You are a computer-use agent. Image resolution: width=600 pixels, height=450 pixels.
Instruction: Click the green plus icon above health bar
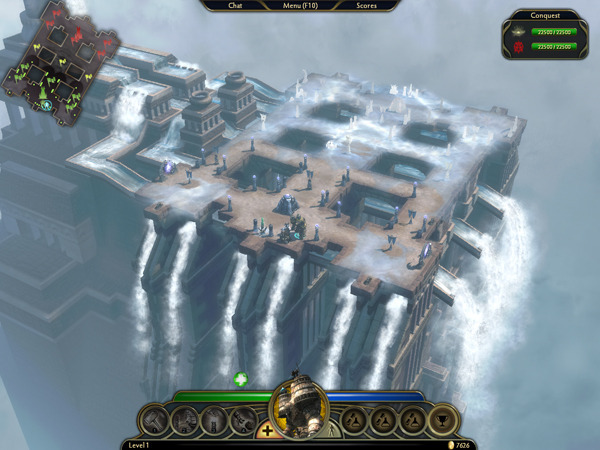[x=241, y=379]
